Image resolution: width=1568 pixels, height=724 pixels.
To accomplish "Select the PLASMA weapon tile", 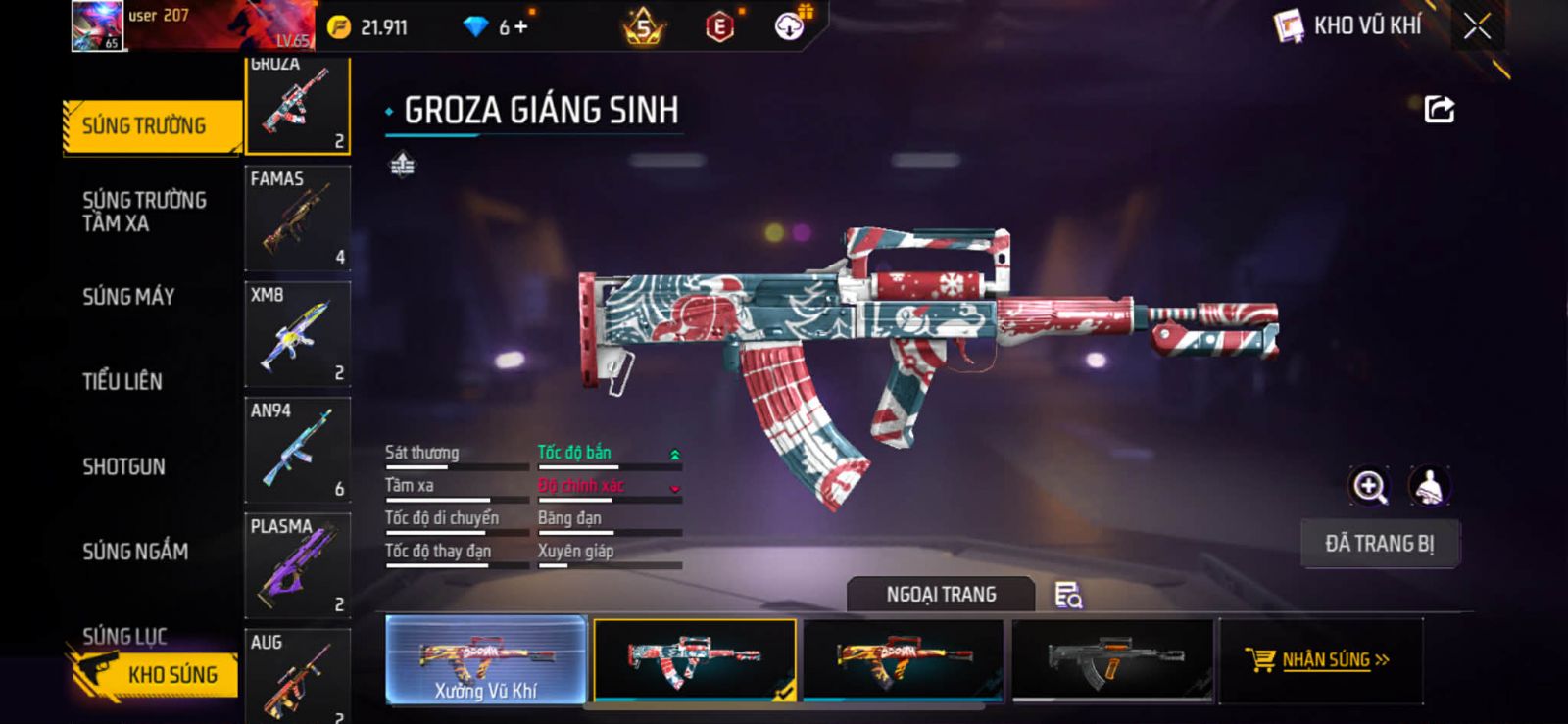I will pyautogui.click(x=297, y=565).
